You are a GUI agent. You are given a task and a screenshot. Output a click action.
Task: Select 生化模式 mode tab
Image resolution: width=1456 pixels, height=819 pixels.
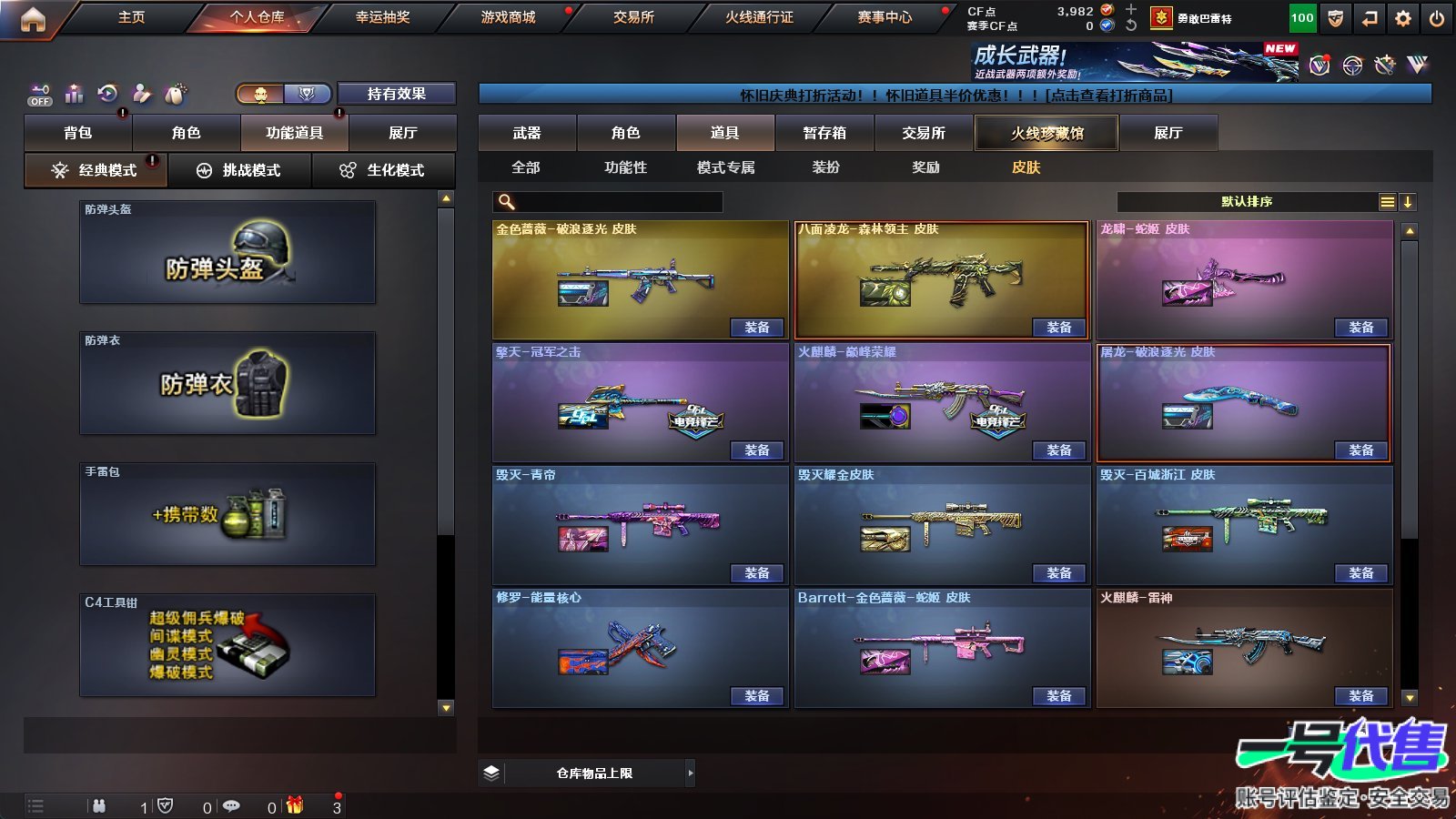pyautogui.click(x=383, y=170)
